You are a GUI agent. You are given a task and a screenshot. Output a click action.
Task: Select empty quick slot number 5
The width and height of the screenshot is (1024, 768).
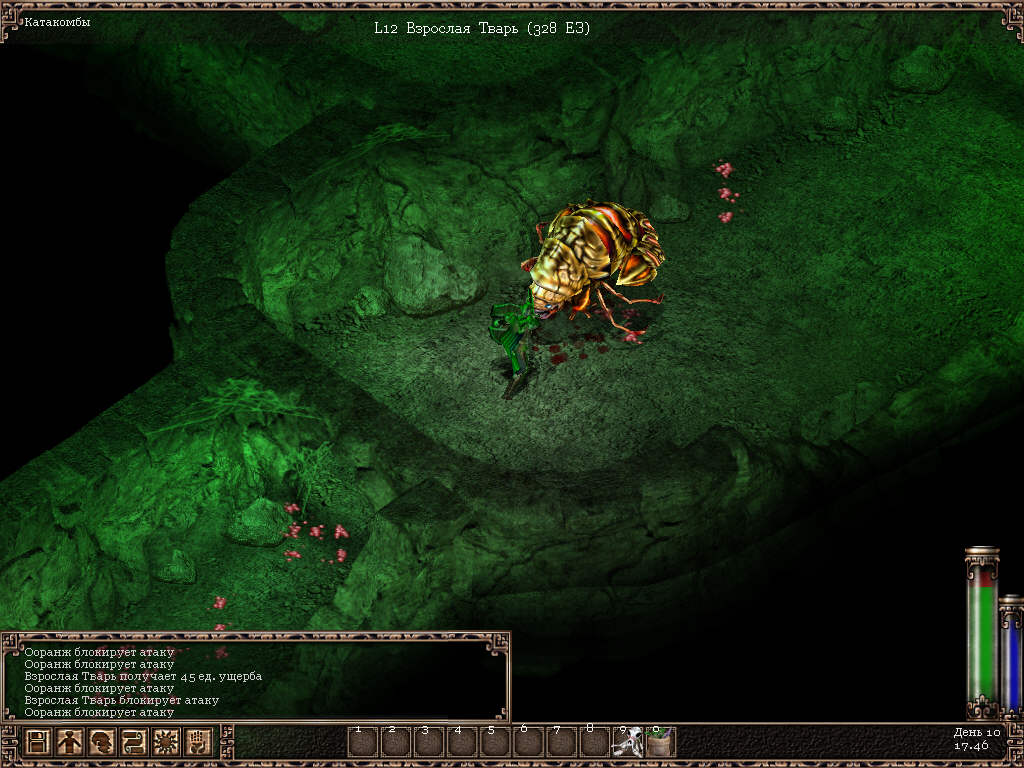point(495,743)
